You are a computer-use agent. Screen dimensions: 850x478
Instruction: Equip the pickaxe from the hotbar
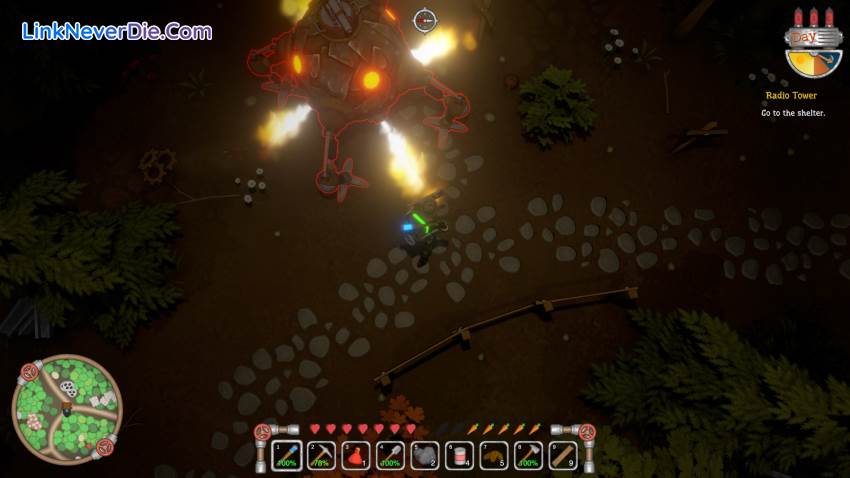[321, 456]
